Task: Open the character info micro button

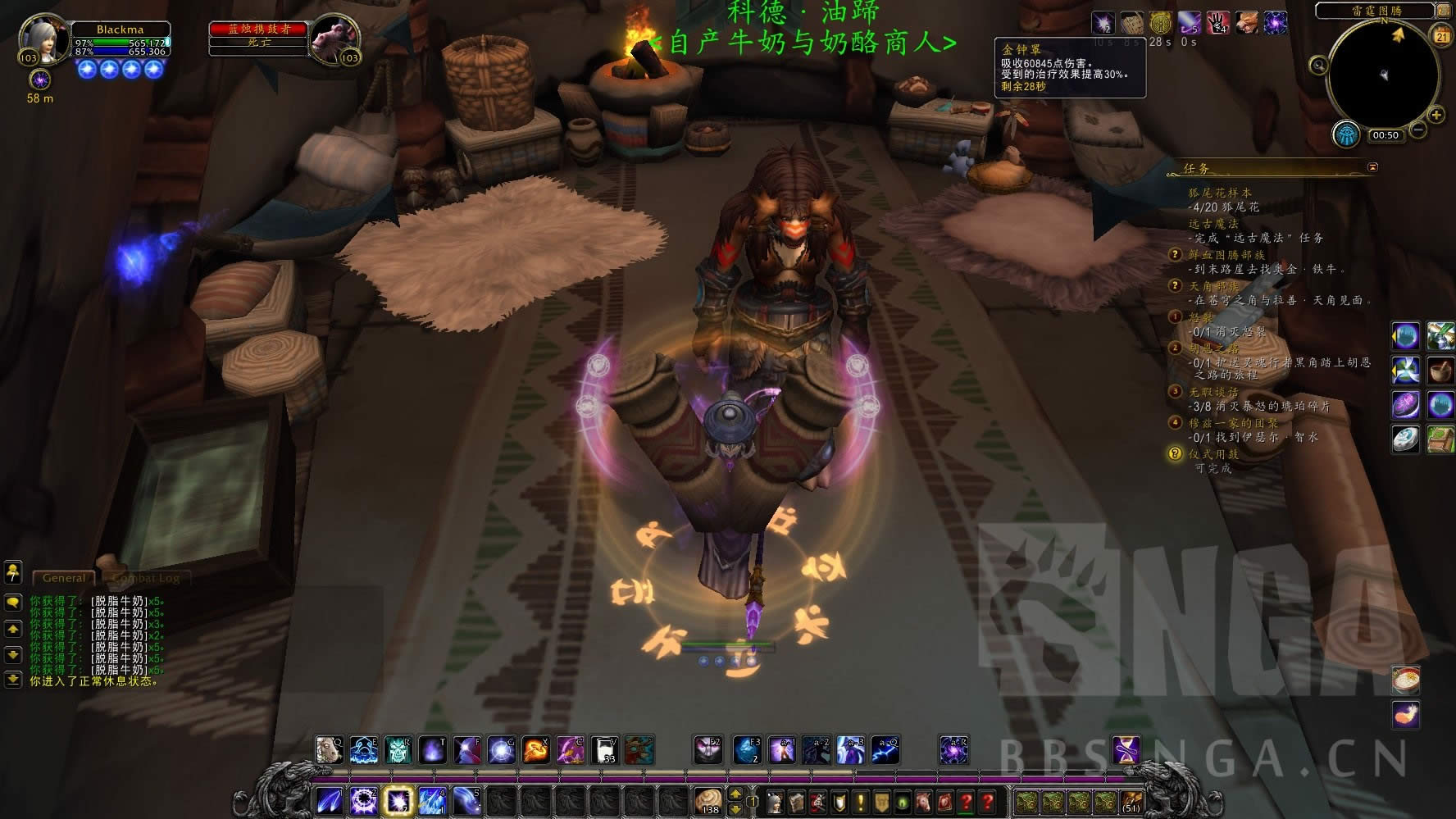Action: point(776,802)
